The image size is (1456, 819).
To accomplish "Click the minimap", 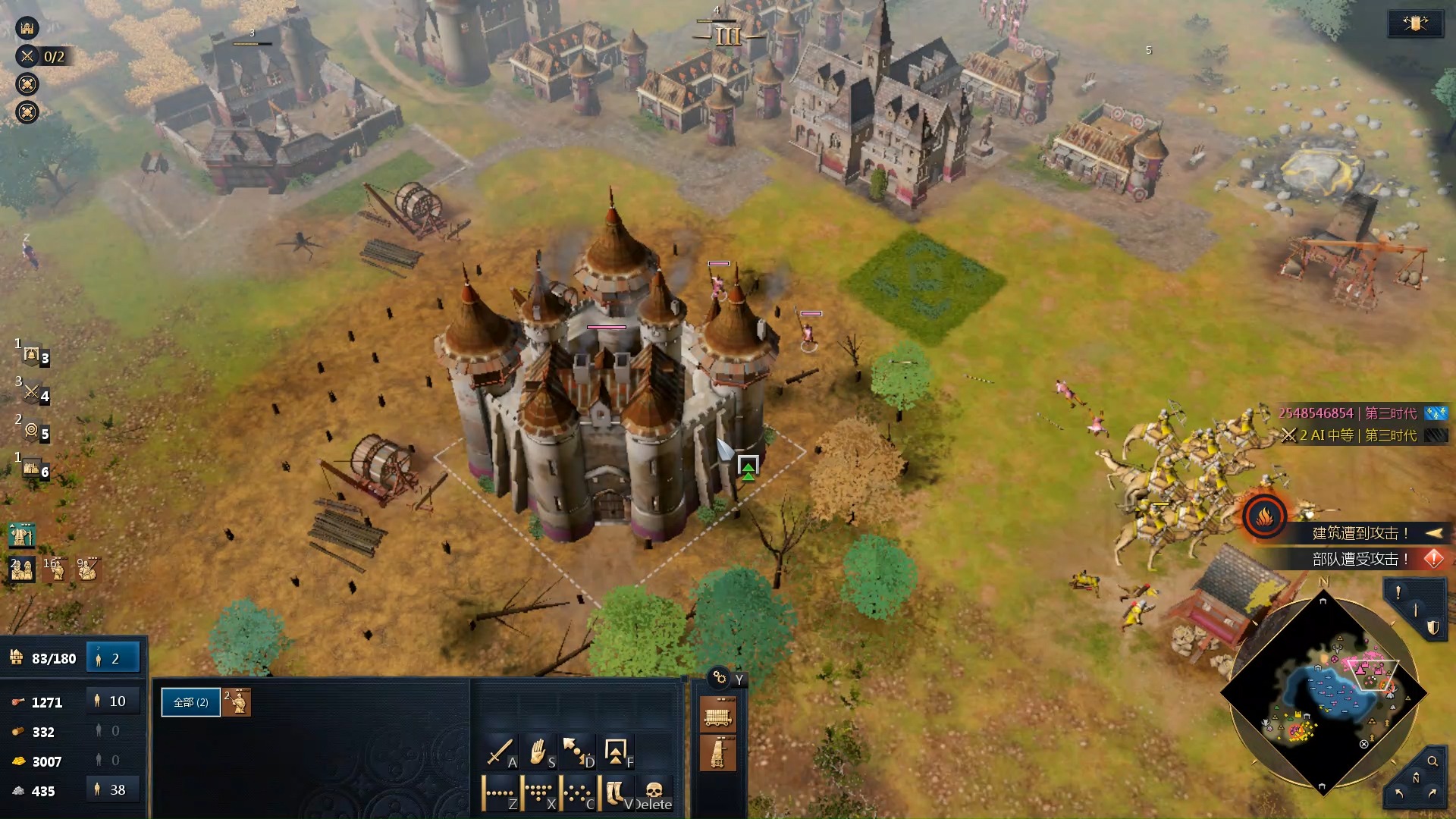I will [1323, 694].
